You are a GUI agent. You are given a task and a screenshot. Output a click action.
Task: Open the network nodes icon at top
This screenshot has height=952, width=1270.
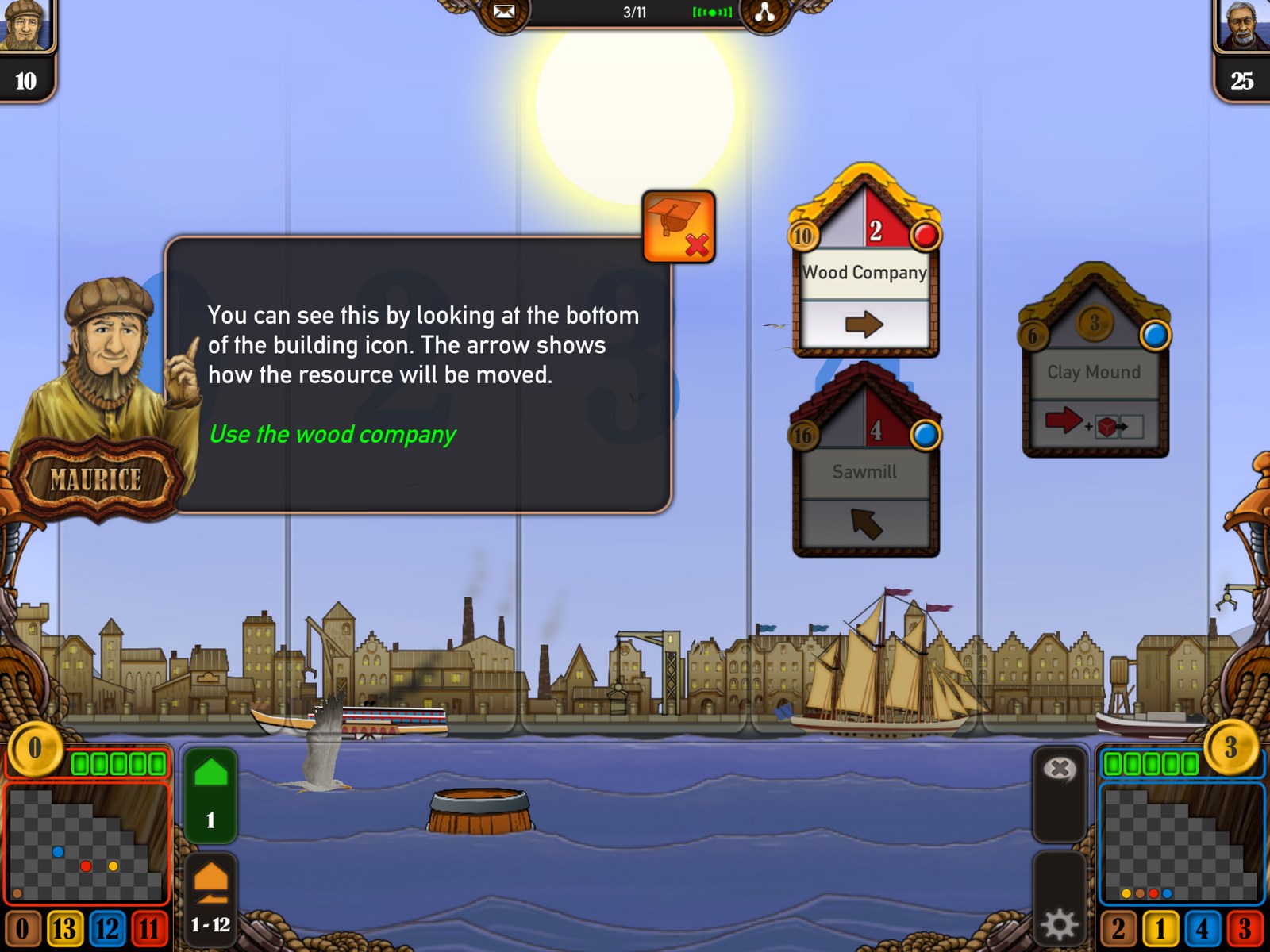765,13
